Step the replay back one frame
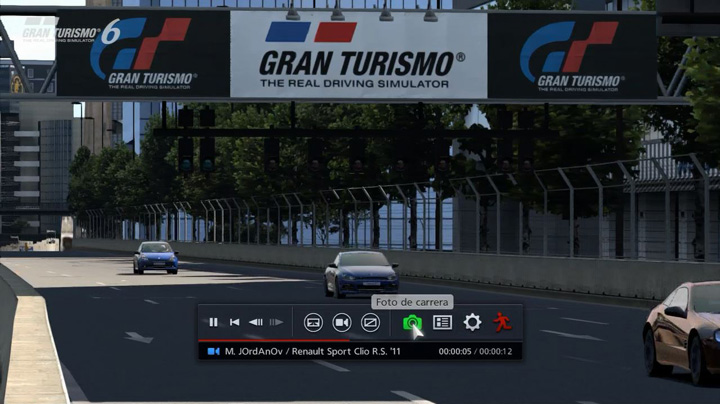Screen dimensions: 720x404 pyautogui.click(x=255, y=322)
